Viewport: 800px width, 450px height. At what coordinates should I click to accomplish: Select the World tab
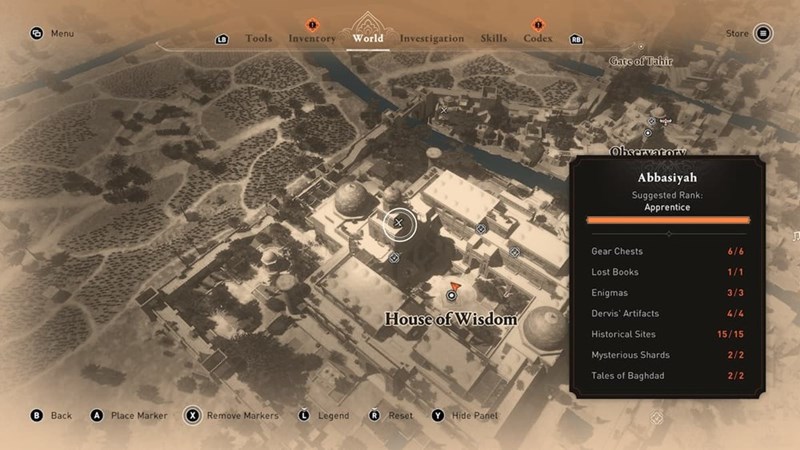click(368, 38)
